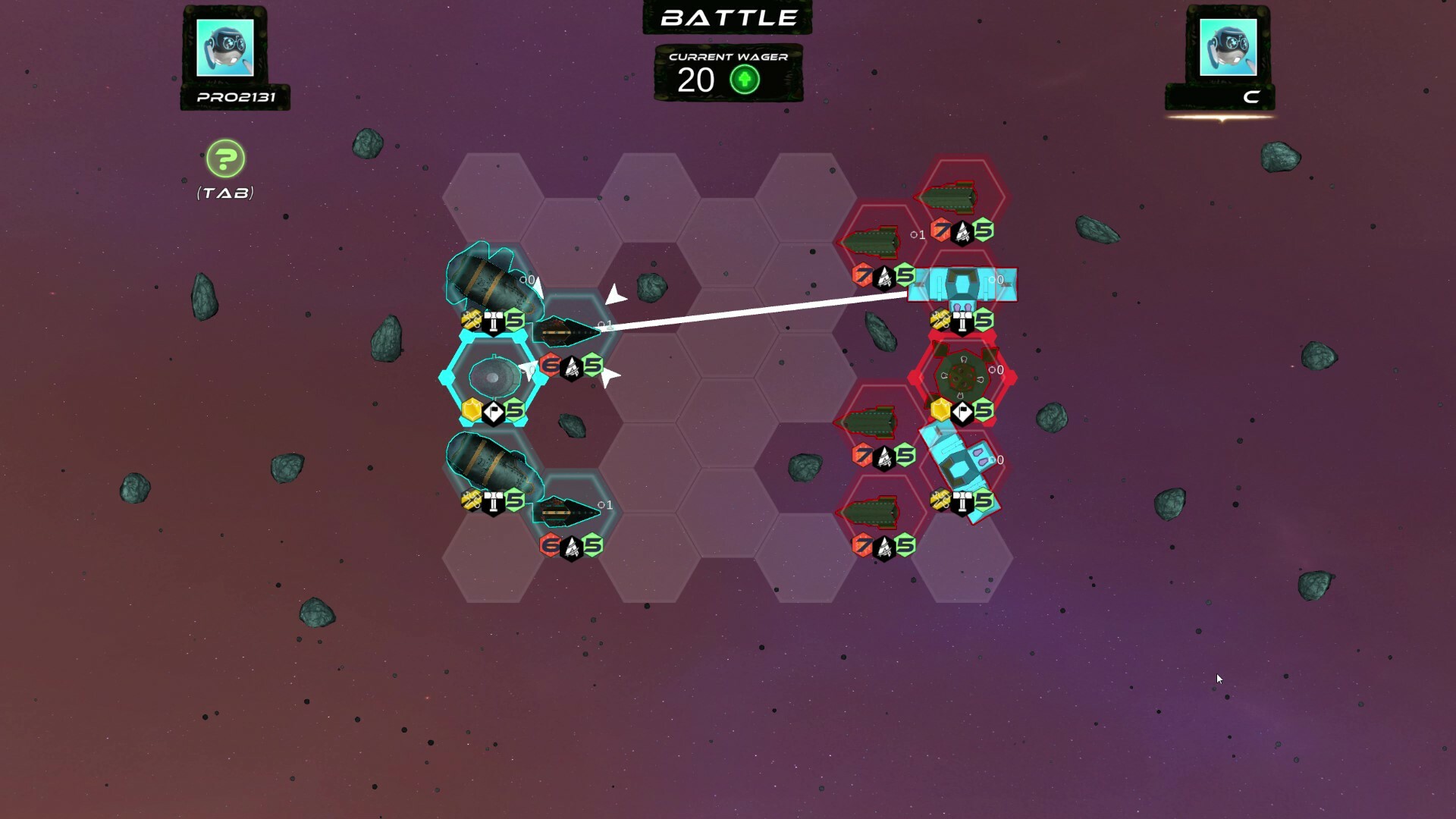The height and width of the screenshot is (819, 1456).
Task: Open the question mark help icon
Action: click(x=225, y=160)
